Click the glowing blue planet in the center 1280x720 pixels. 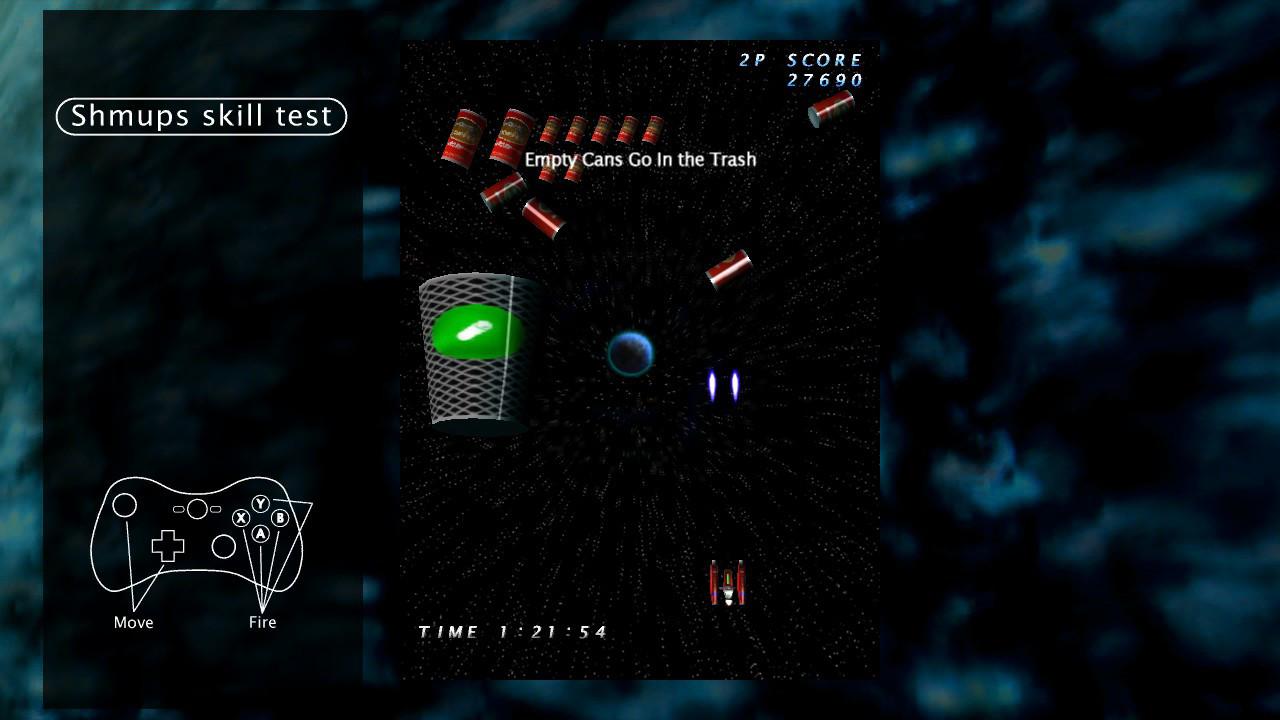[632, 356]
